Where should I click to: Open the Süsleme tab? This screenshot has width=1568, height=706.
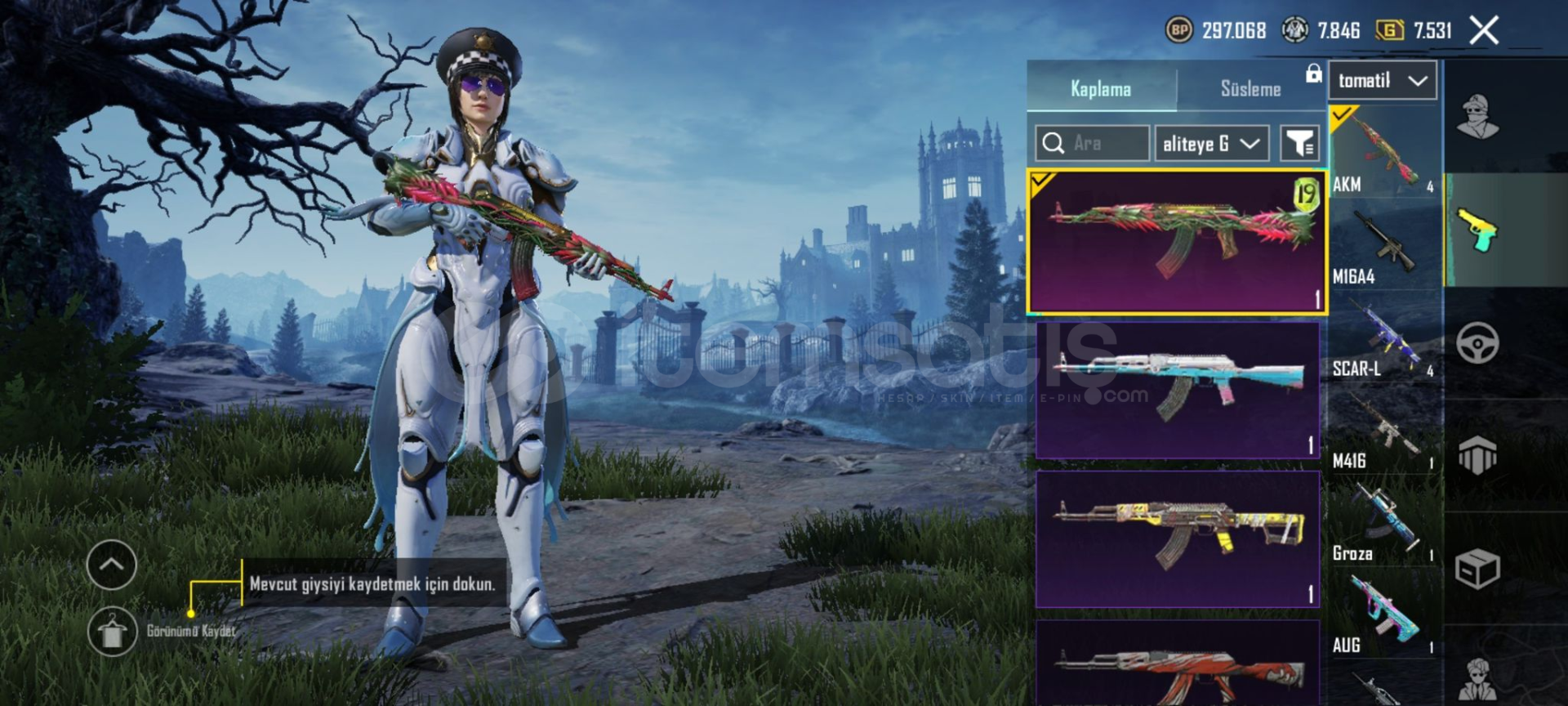[x=1249, y=88]
